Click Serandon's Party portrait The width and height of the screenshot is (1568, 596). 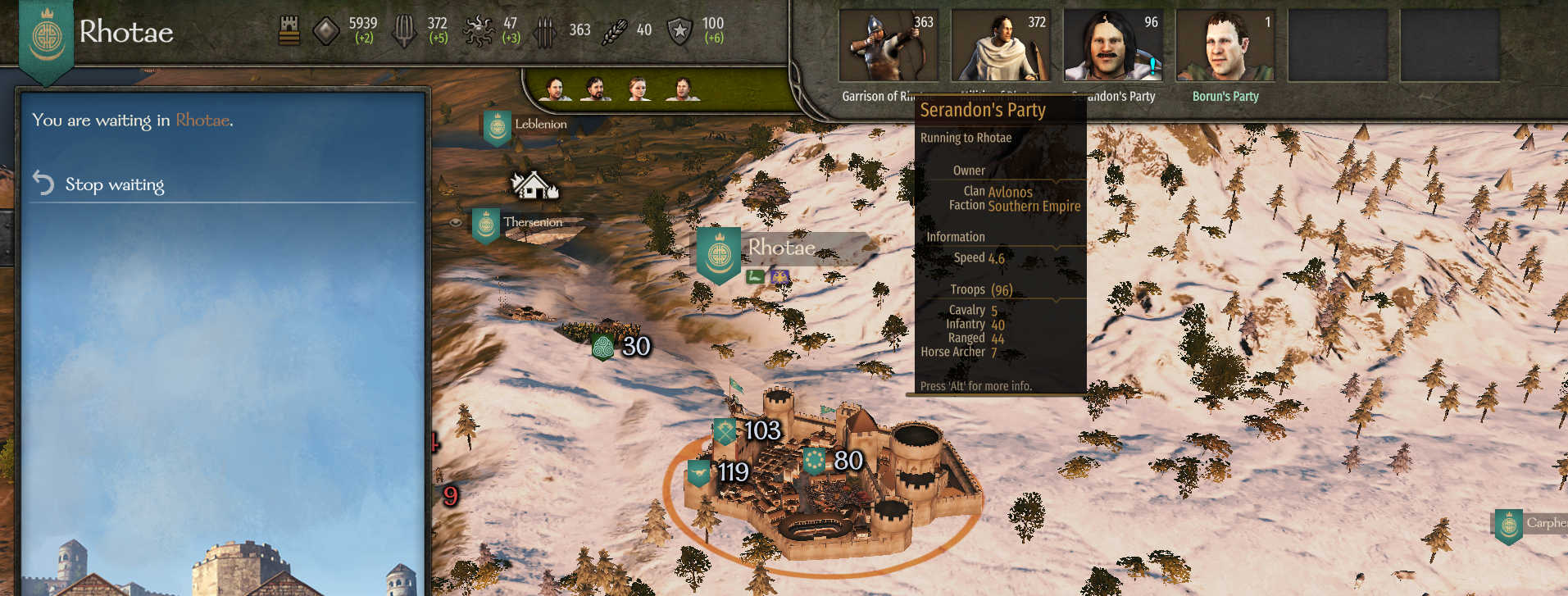[1112, 47]
